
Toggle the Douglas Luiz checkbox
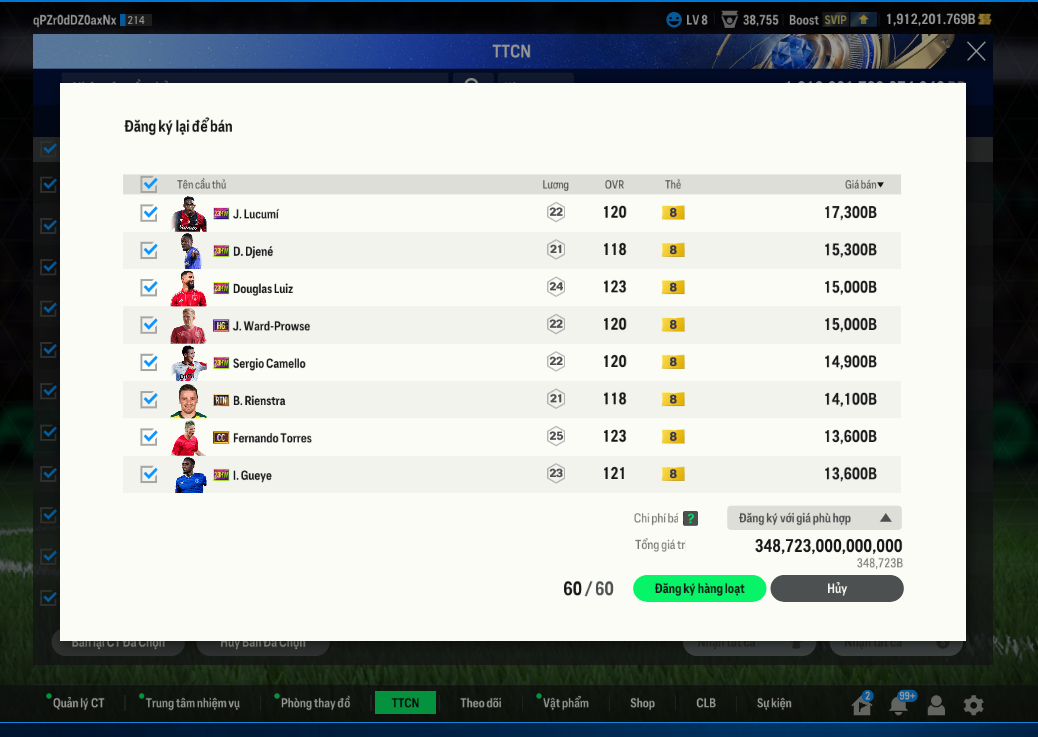coord(149,288)
